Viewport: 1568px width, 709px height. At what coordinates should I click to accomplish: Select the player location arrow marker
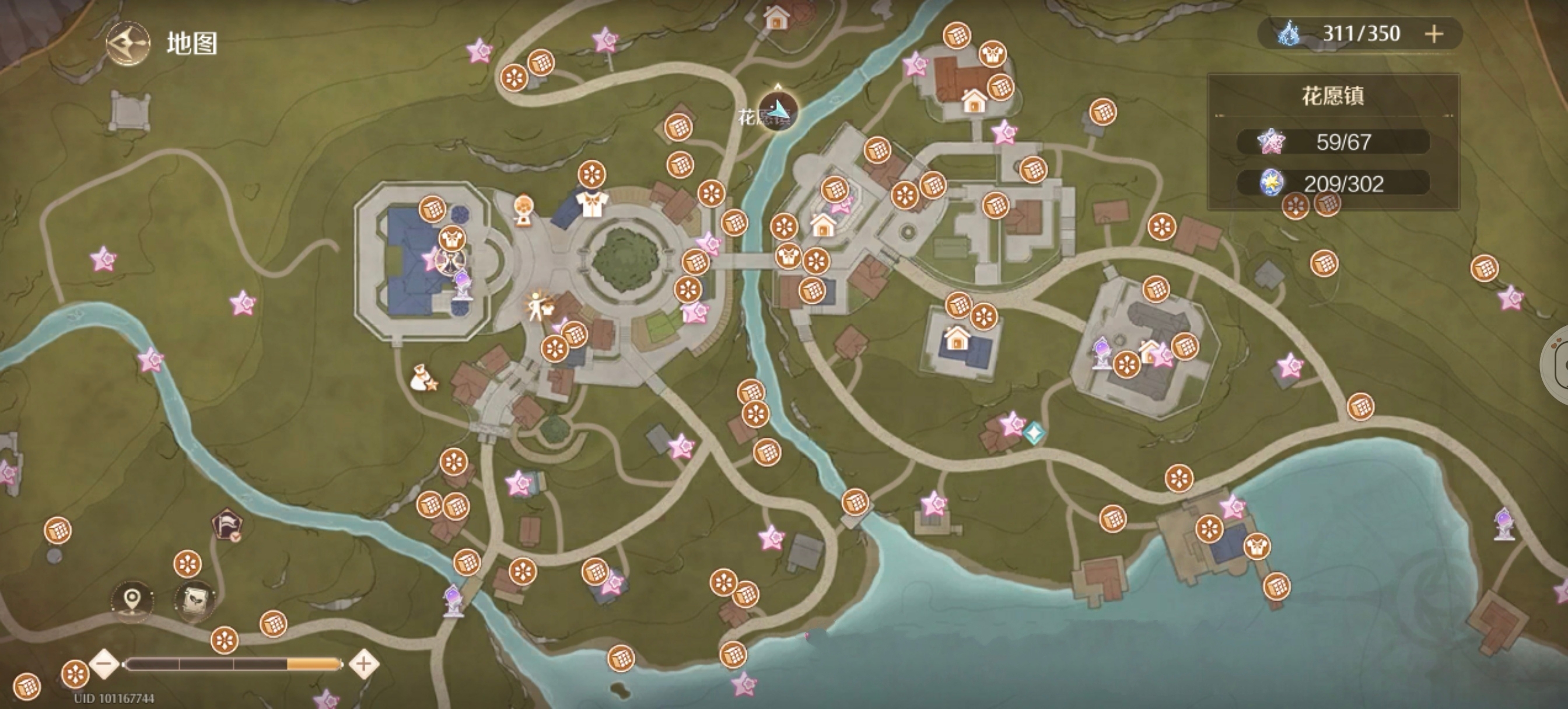(778, 110)
